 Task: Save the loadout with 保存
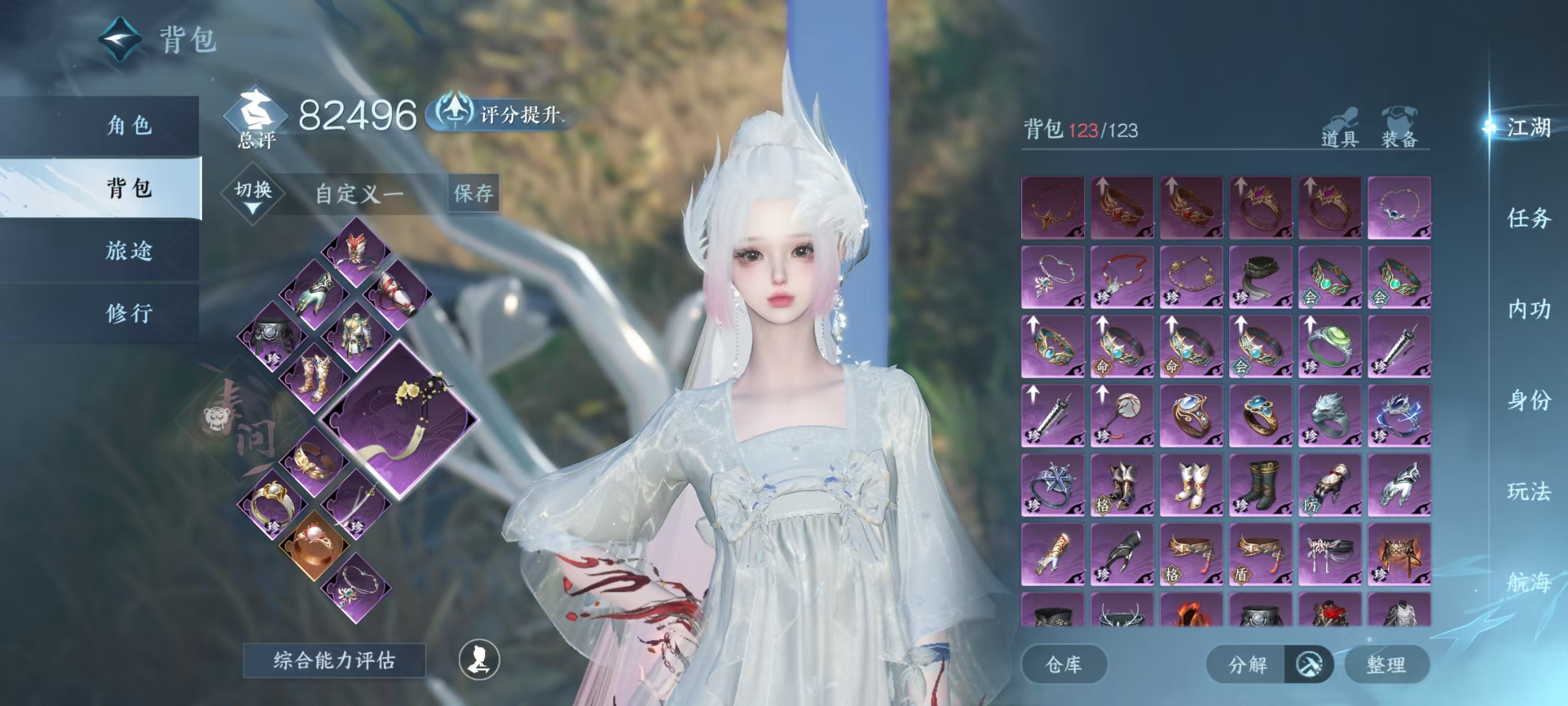473,194
